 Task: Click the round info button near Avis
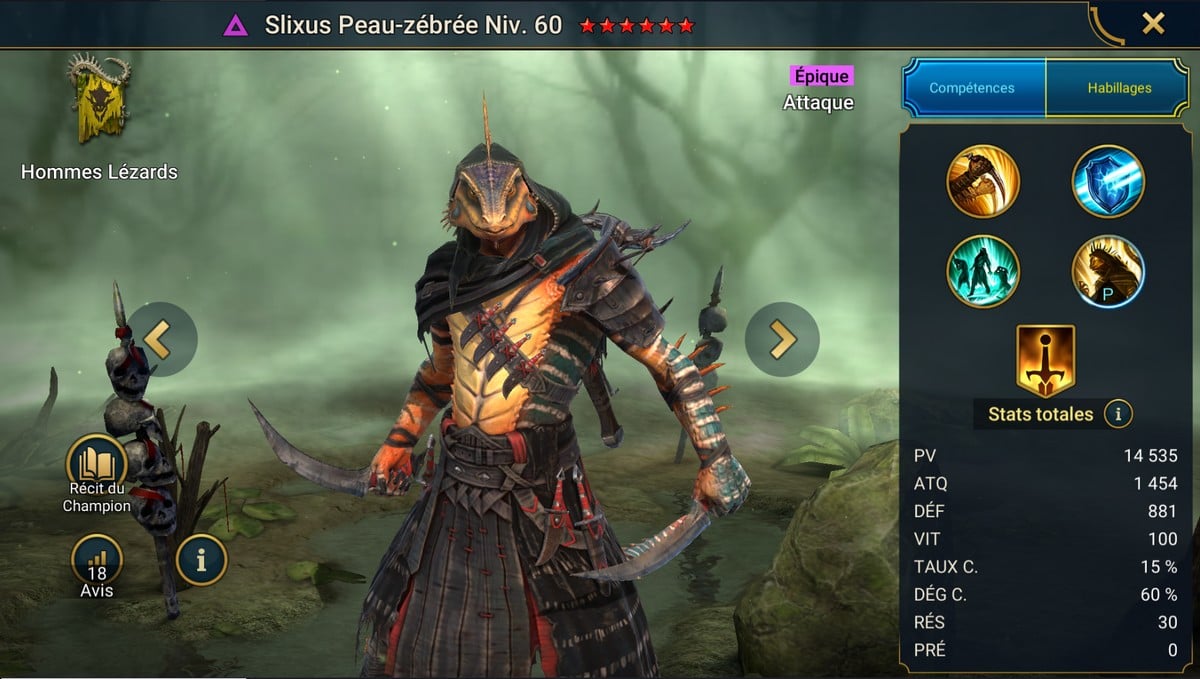(201, 560)
